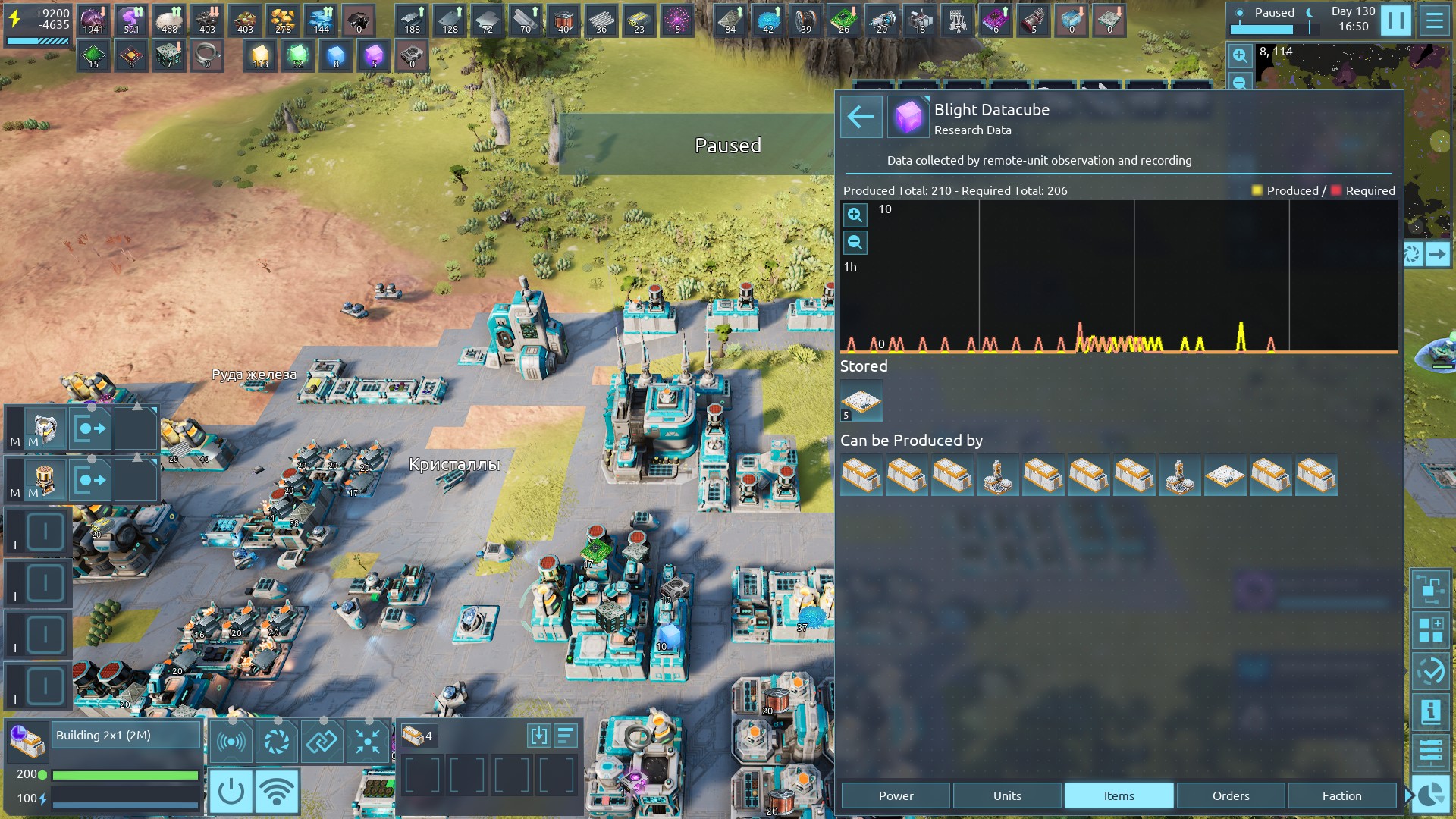The height and width of the screenshot is (819, 1456).
Task: Zoom out on the production graph
Action: coord(855,243)
